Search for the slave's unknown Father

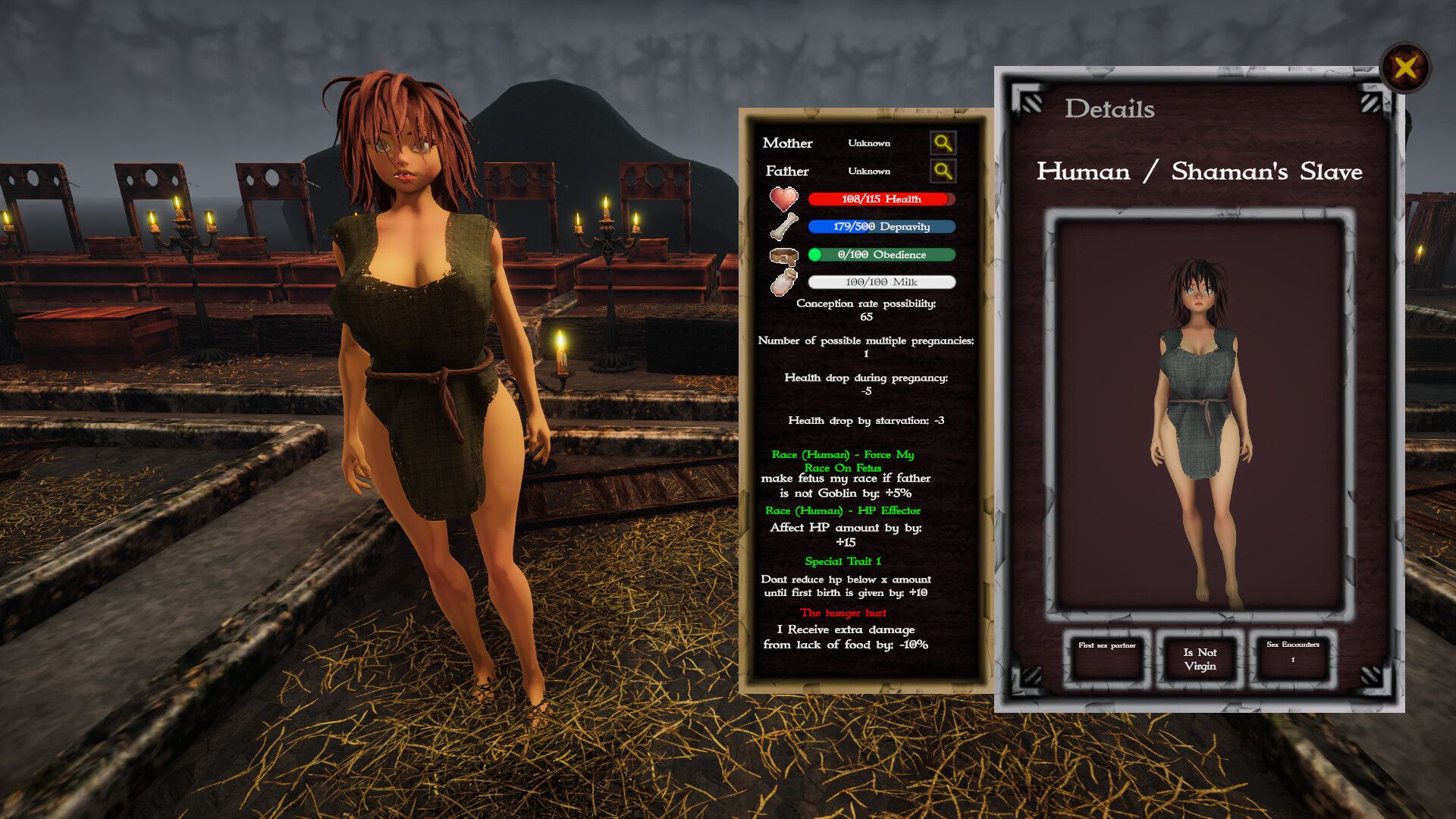[943, 171]
